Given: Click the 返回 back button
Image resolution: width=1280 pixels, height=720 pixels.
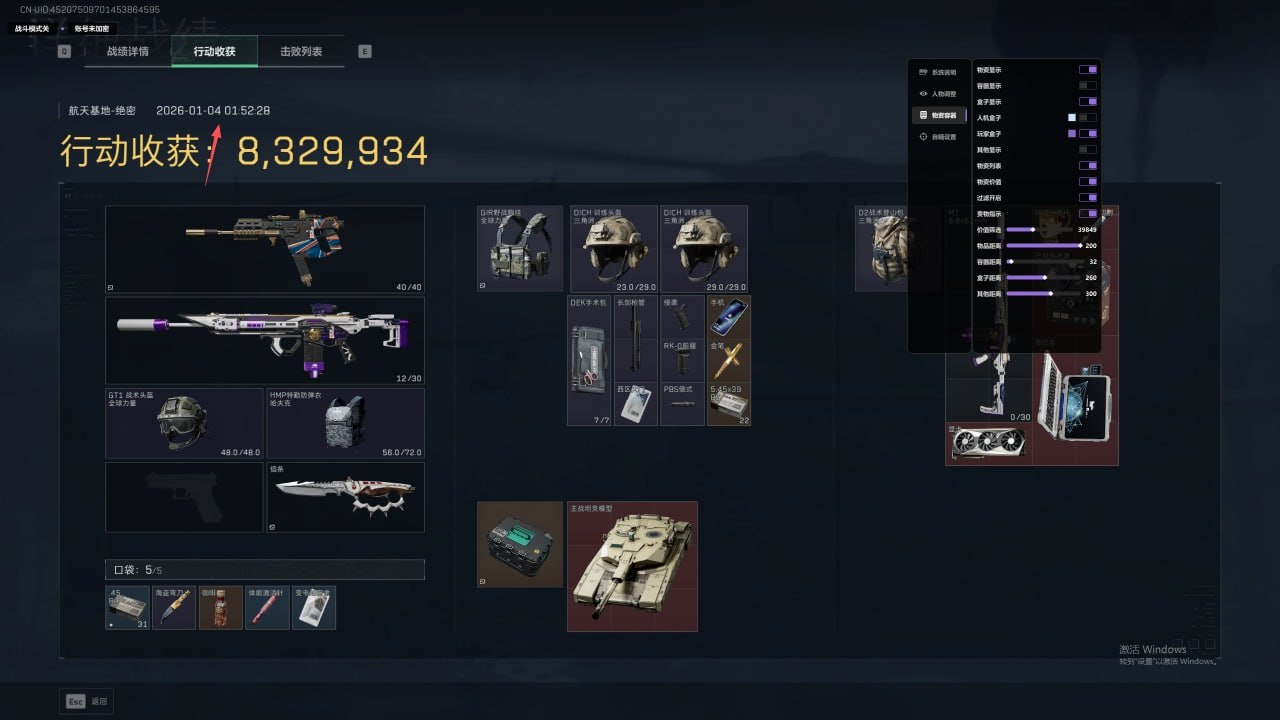Looking at the screenshot, I should click(x=87, y=701).
